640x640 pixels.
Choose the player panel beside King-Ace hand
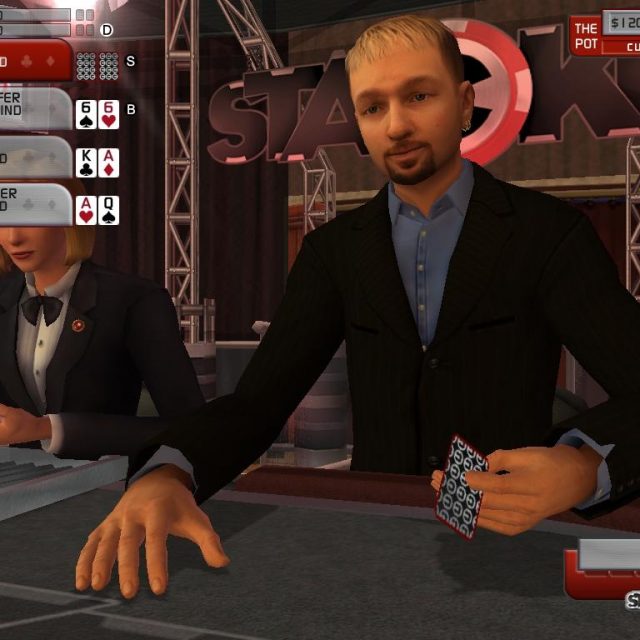pos(34,158)
